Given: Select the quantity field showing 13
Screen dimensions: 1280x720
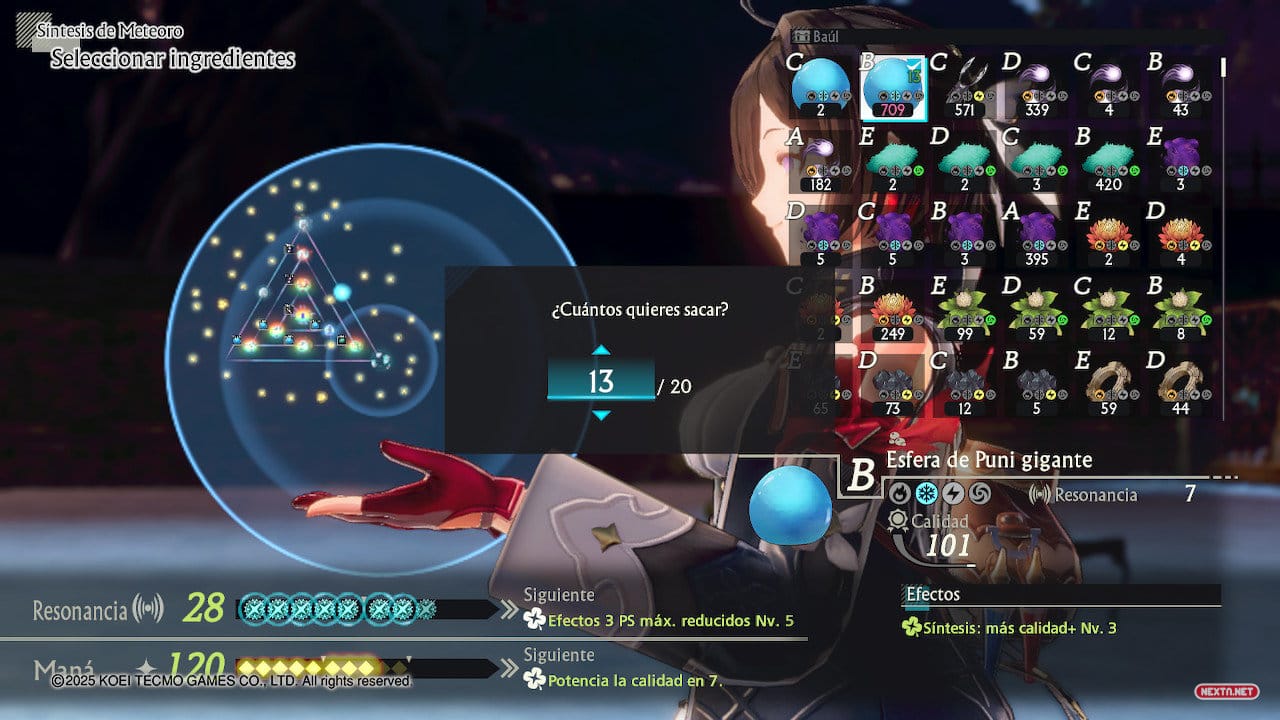Looking at the screenshot, I should click(600, 382).
